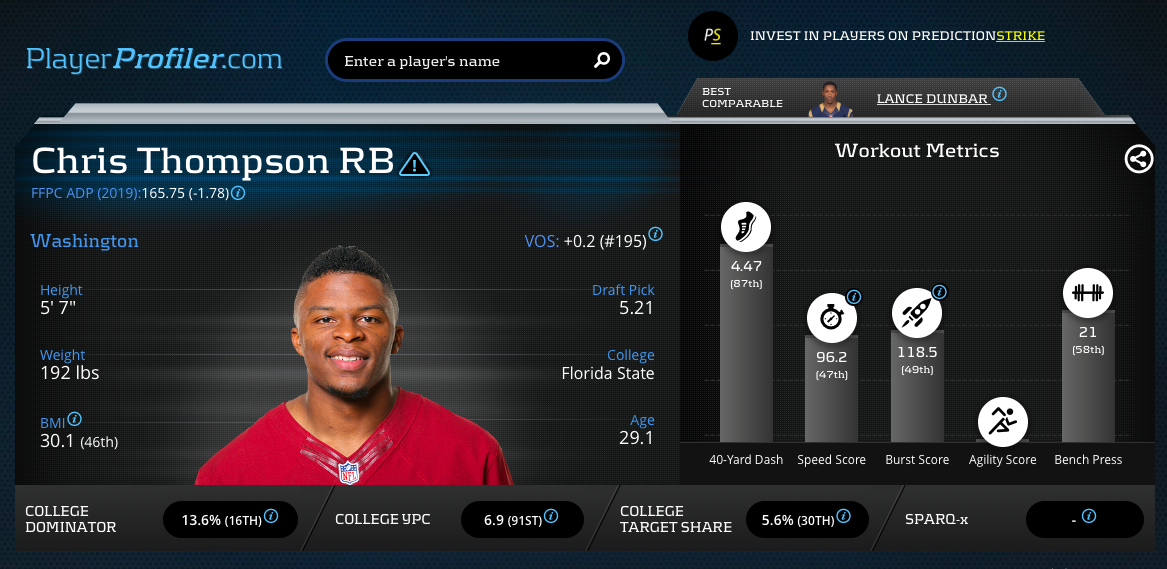Show info for College Dominator rating
The width and height of the screenshot is (1167, 569).
click(x=271, y=518)
